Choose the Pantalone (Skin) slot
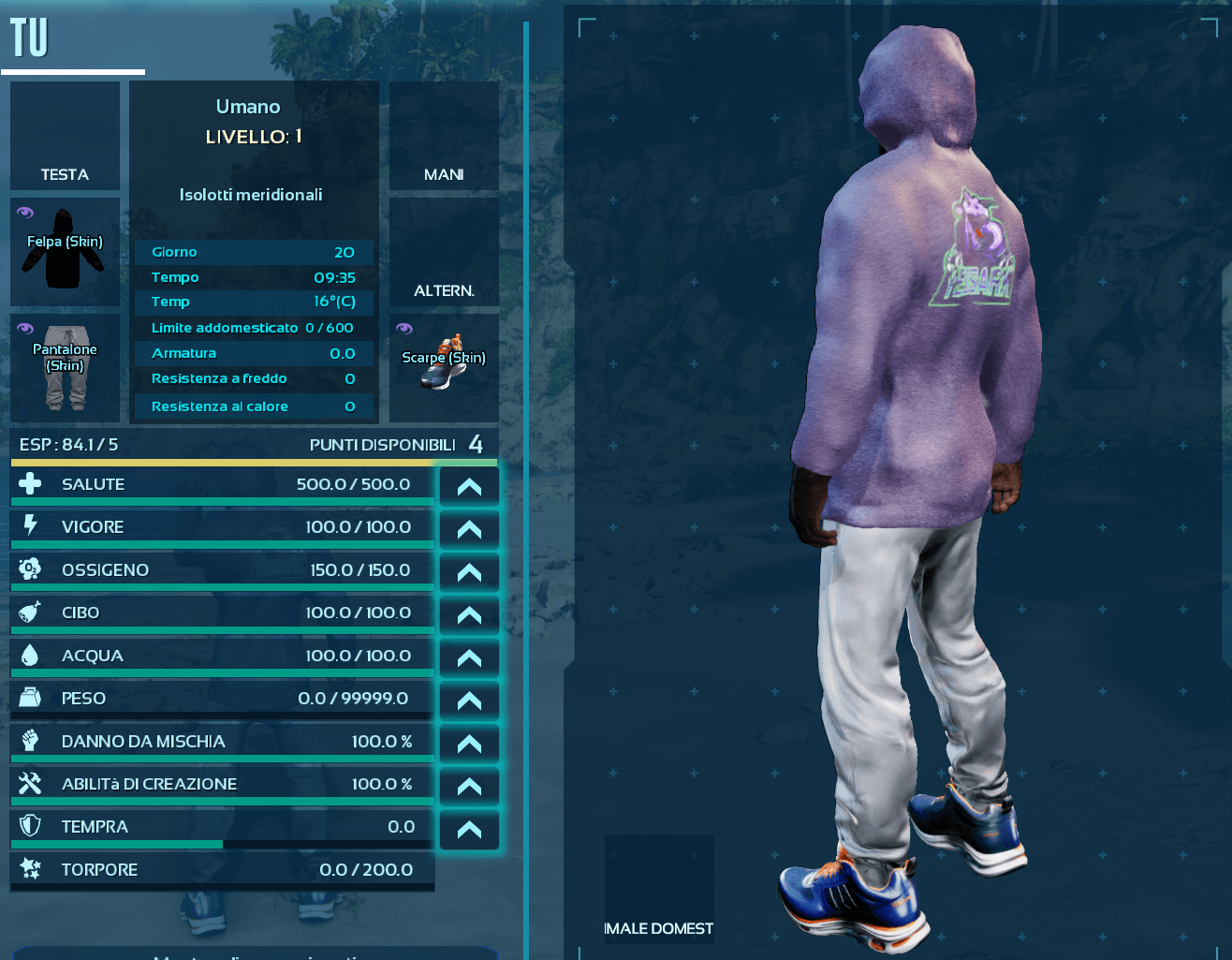Viewport: 1232px width, 960px height. tap(65, 368)
